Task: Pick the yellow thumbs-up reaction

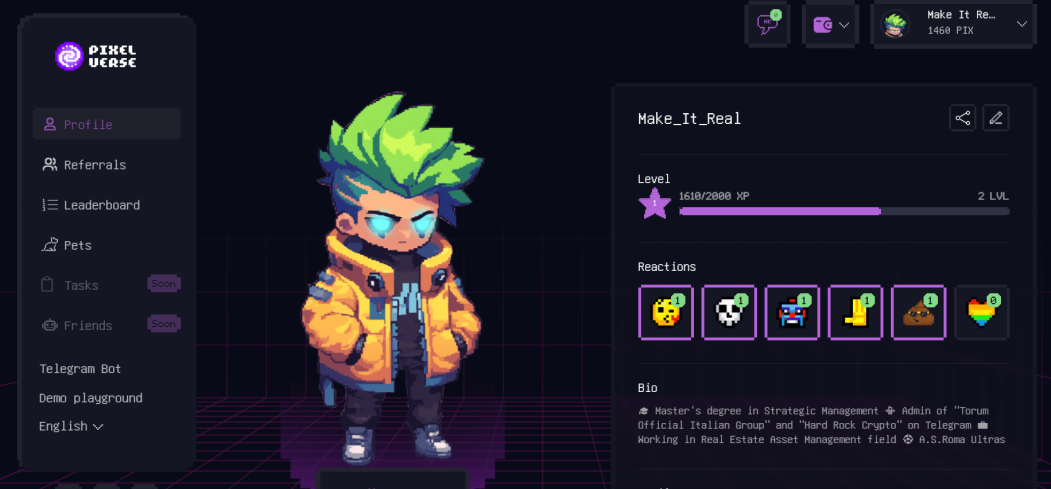Action: point(855,313)
